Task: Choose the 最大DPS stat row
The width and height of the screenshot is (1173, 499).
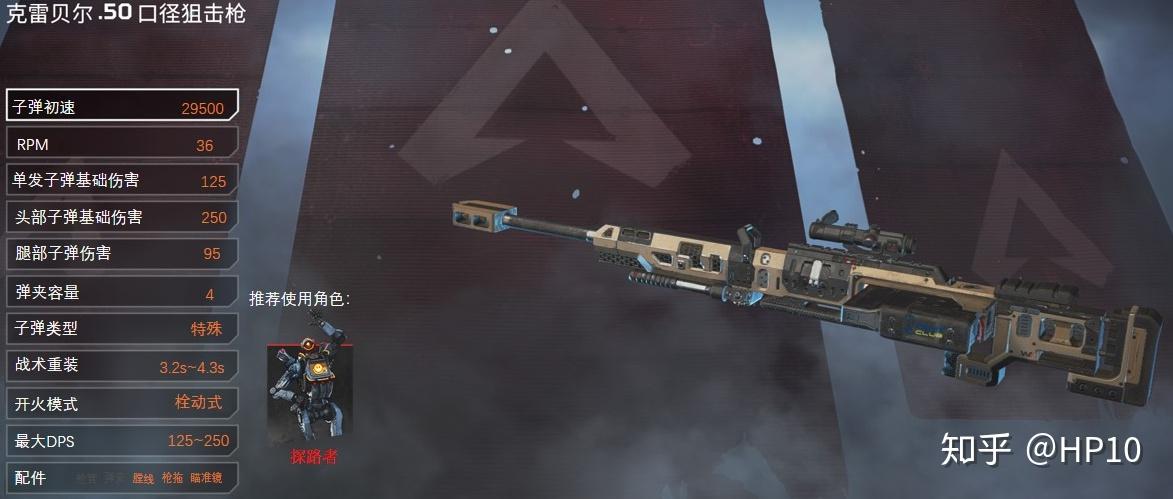Action: pyautogui.click(x=122, y=440)
